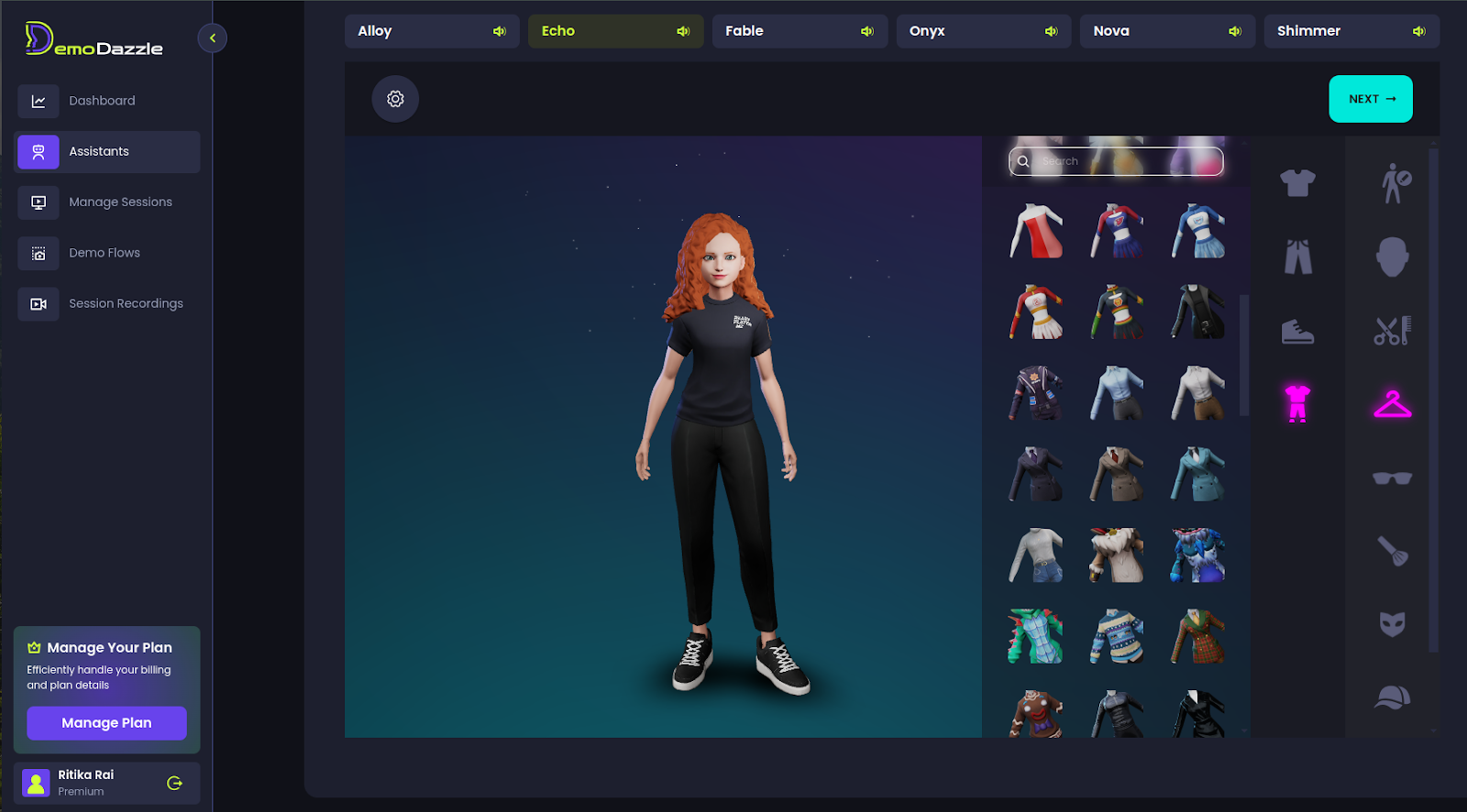The image size is (1467, 812).
Task: Select the makeup brush icon
Action: tap(1392, 550)
